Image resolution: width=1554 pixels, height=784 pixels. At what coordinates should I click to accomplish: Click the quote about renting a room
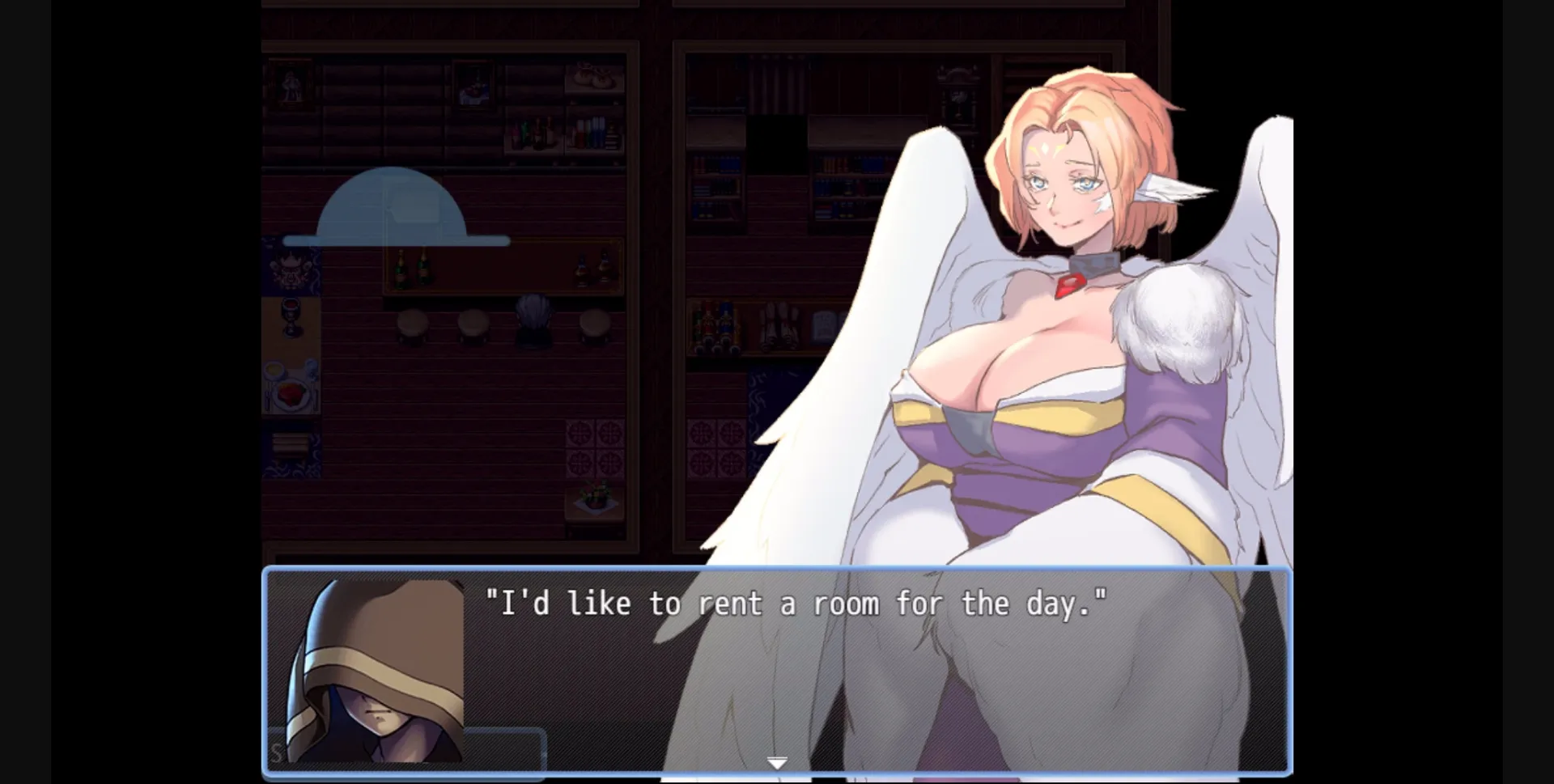pyautogui.click(x=796, y=602)
